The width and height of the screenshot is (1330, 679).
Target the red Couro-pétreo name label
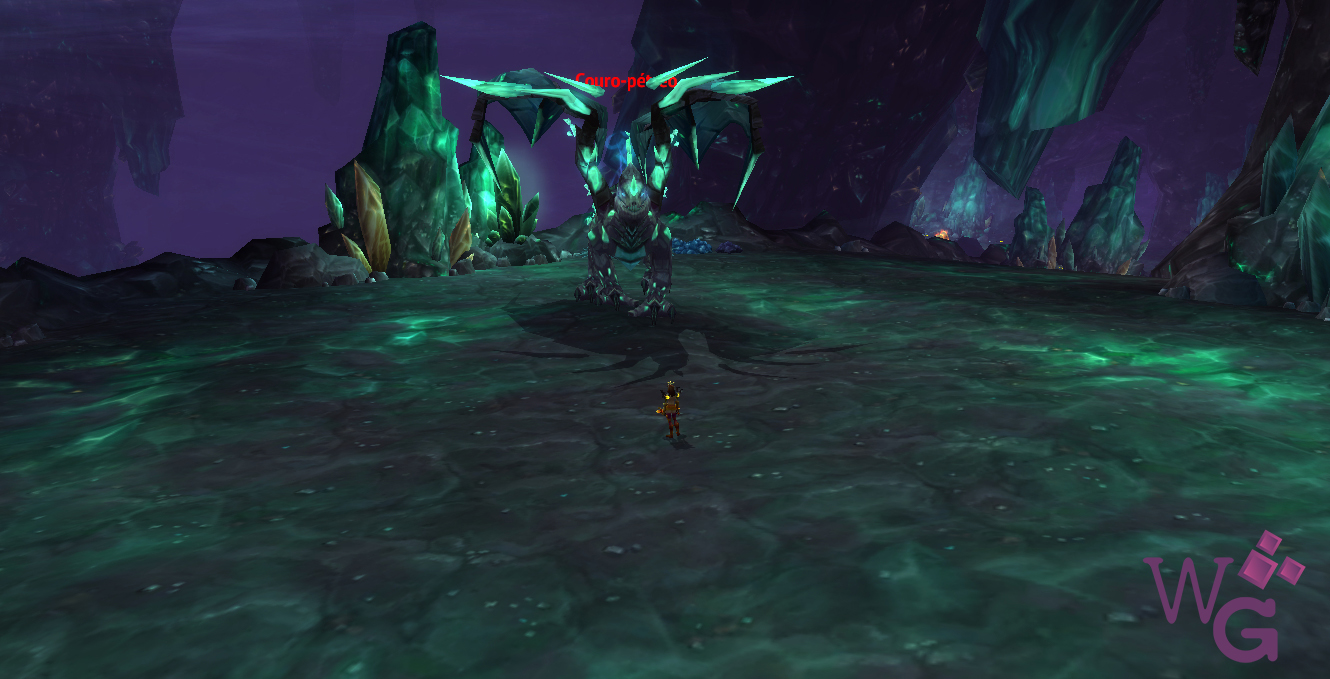626,81
